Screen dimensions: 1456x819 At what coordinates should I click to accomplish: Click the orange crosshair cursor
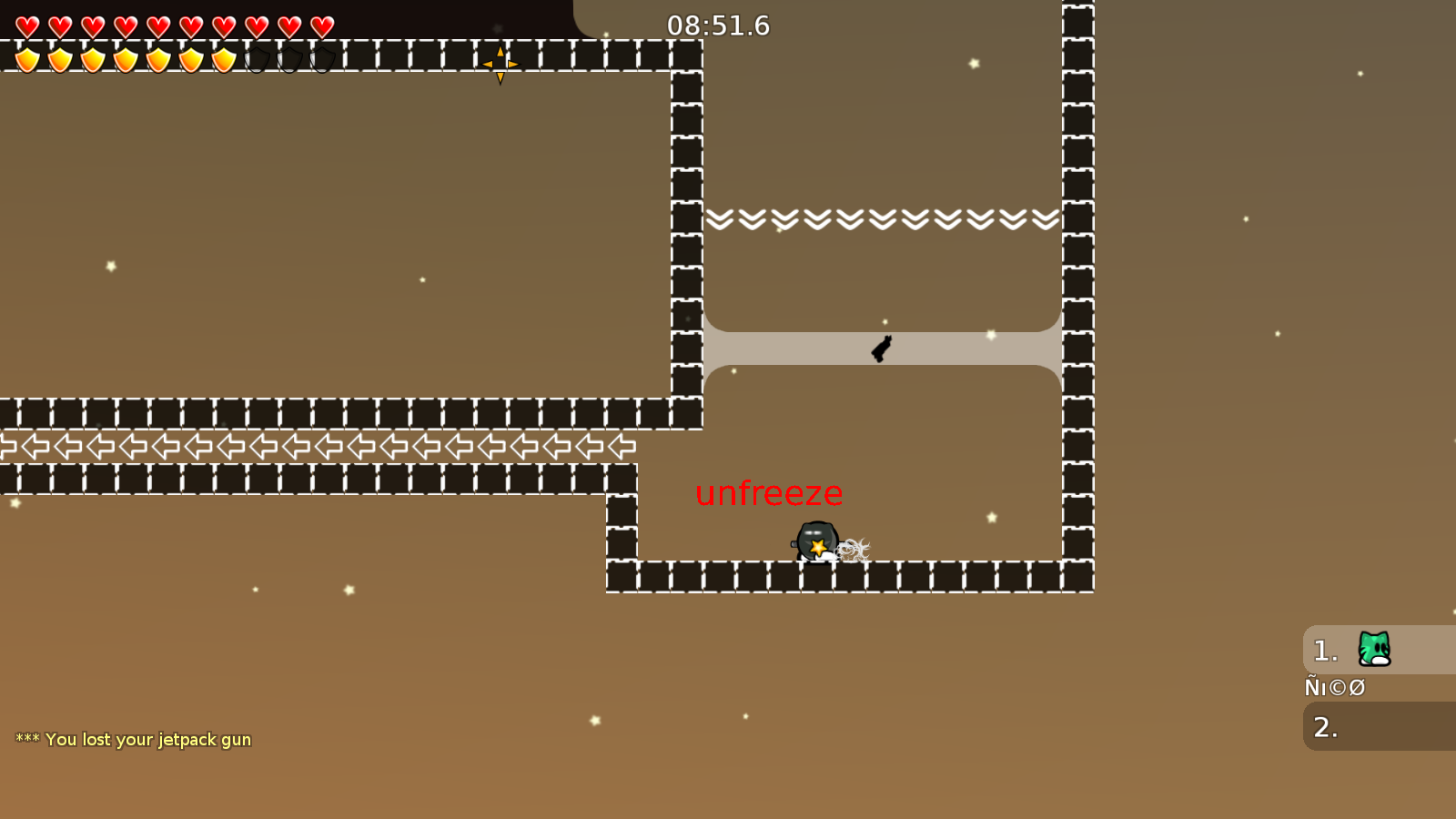pyautogui.click(x=501, y=64)
